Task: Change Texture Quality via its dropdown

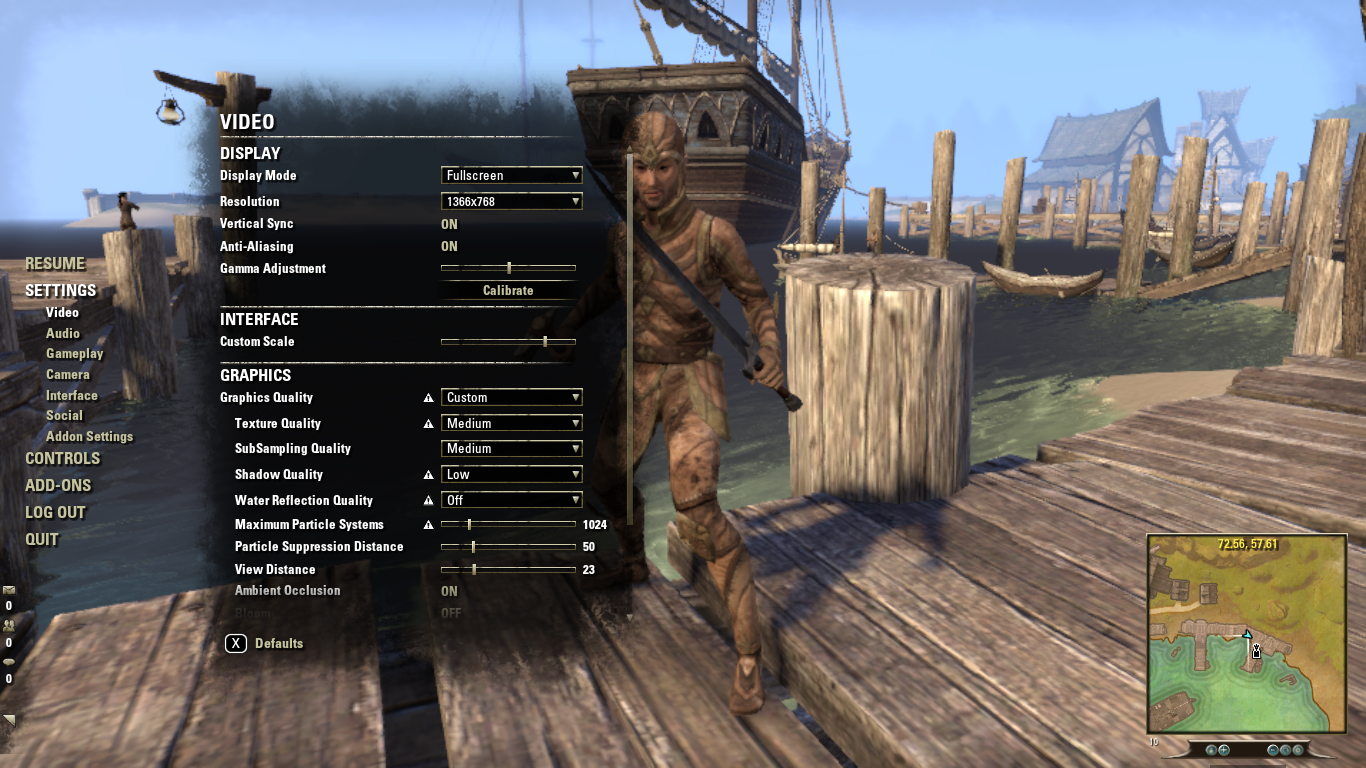Action: (x=511, y=422)
